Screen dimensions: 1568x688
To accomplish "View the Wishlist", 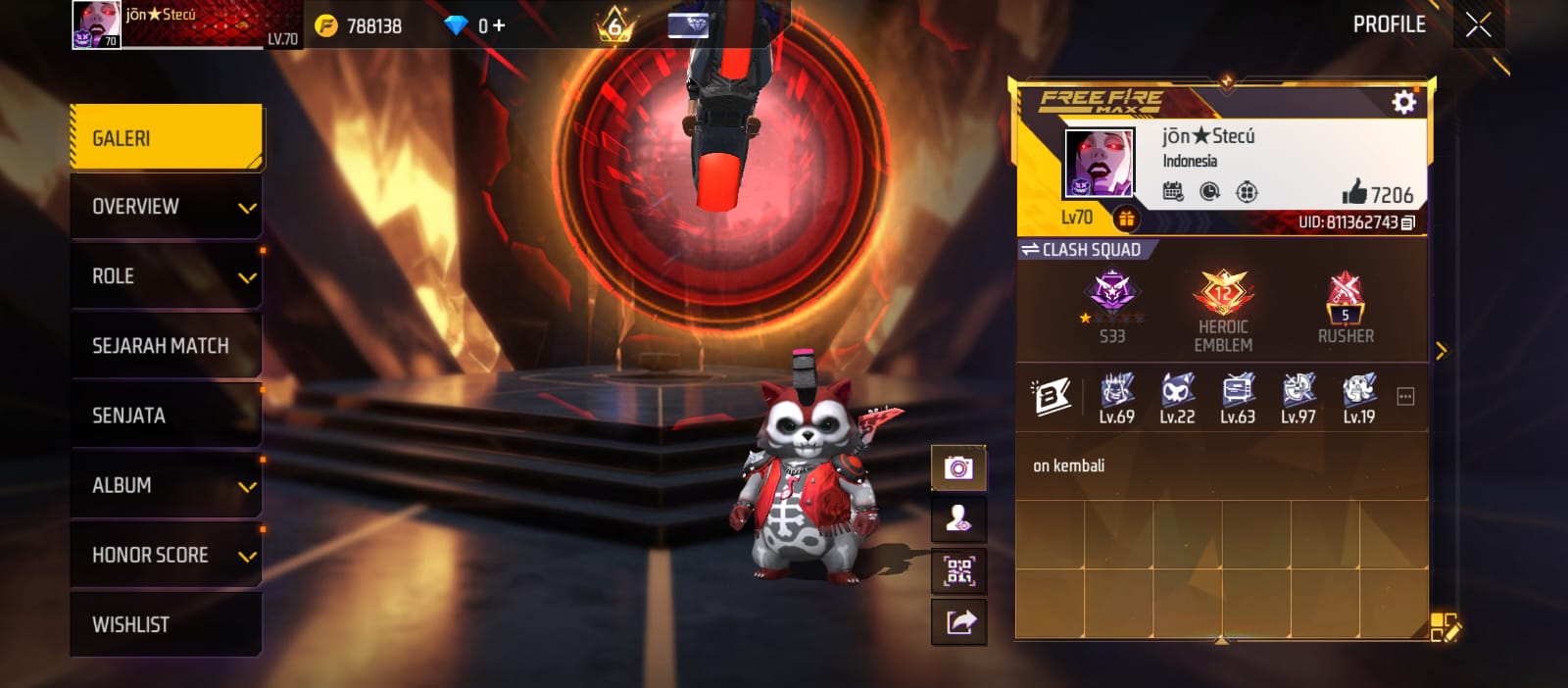I will click(166, 624).
